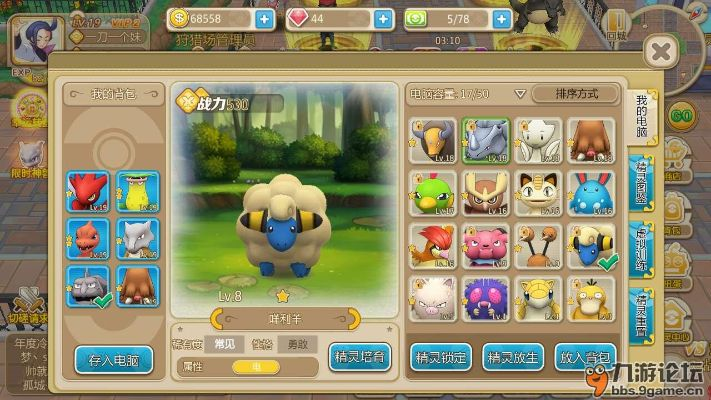The image size is (711, 400).
Task: Select the purple Venonat storage slot
Action: (x=485, y=298)
